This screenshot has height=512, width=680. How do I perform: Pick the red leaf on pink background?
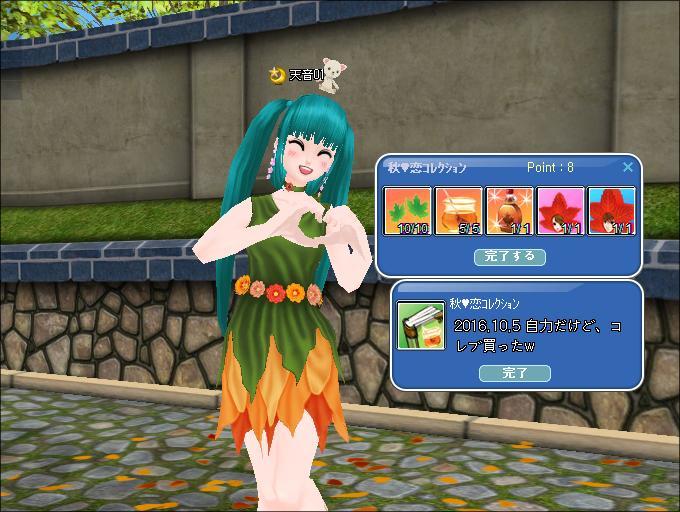point(561,210)
